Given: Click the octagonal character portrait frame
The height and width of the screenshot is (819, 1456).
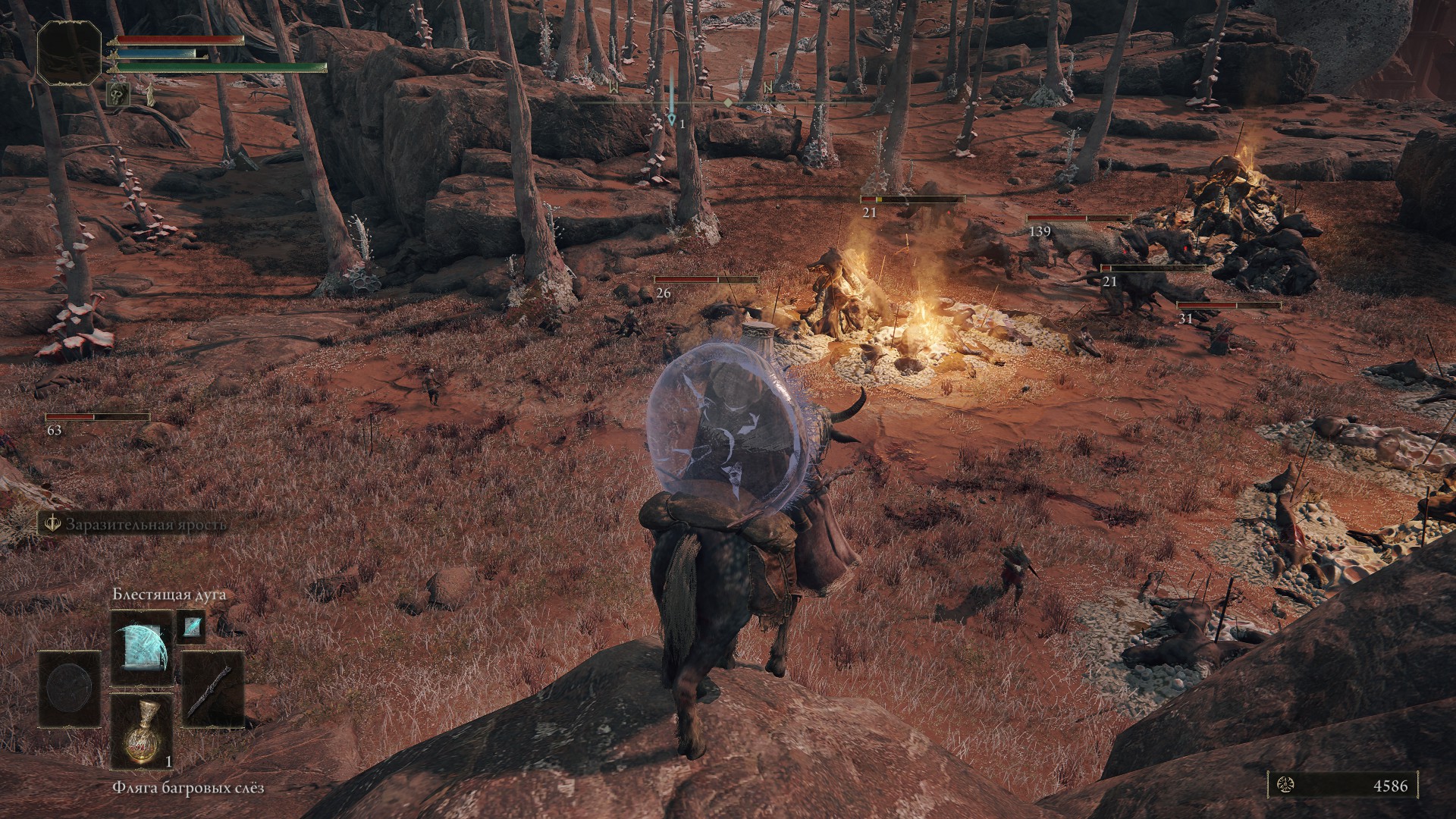Looking at the screenshot, I should pos(69,52).
